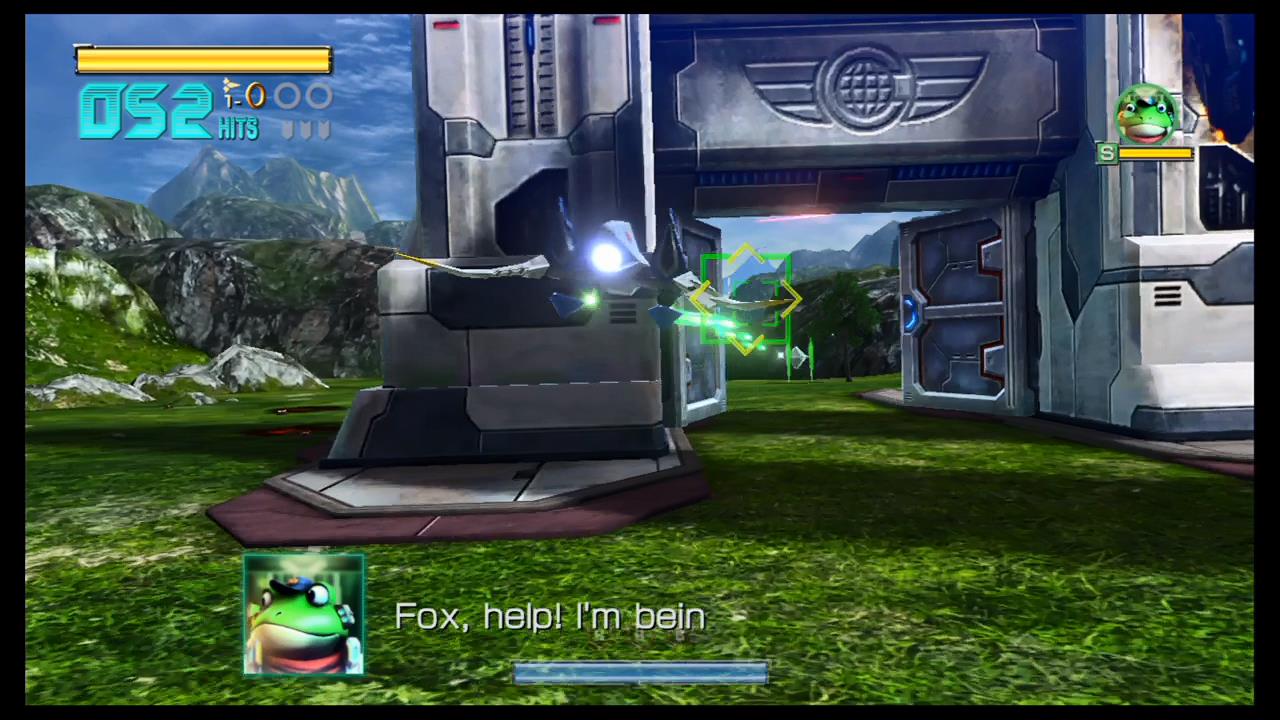
Task: Click Slippy's portrait in the top right
Action: tap(1145, 114)
